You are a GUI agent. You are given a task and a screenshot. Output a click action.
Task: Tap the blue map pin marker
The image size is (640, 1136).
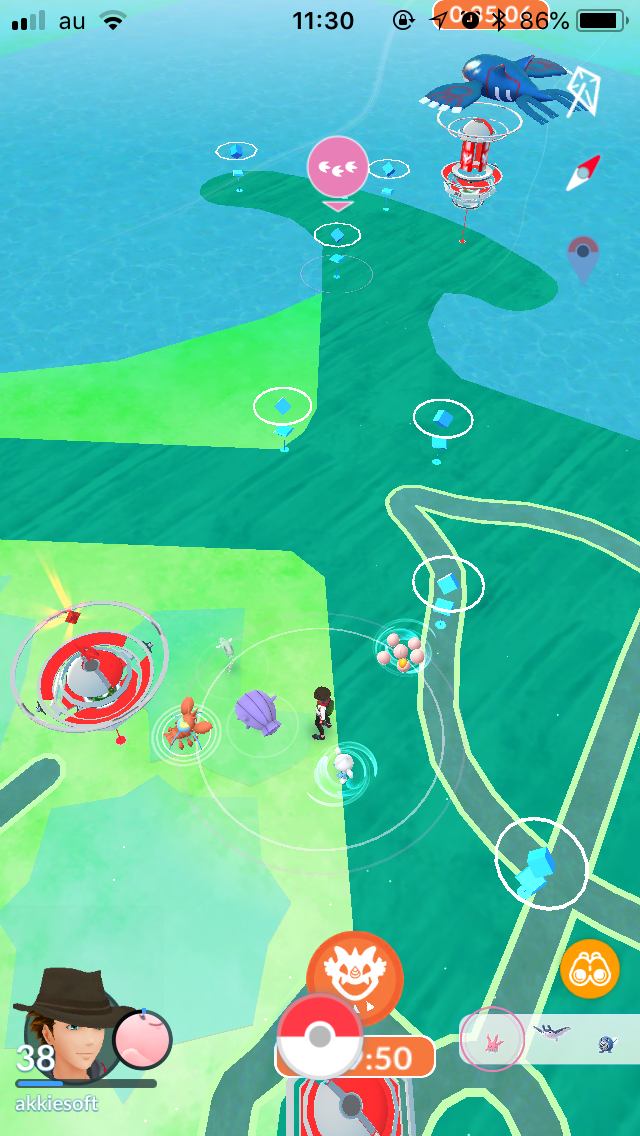[x=583, y=258]
